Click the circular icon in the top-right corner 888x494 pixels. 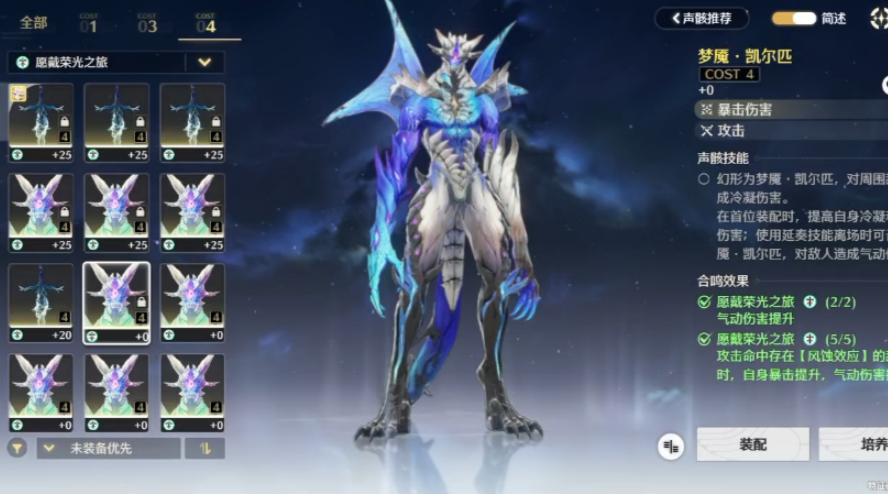tap(879, 17)
